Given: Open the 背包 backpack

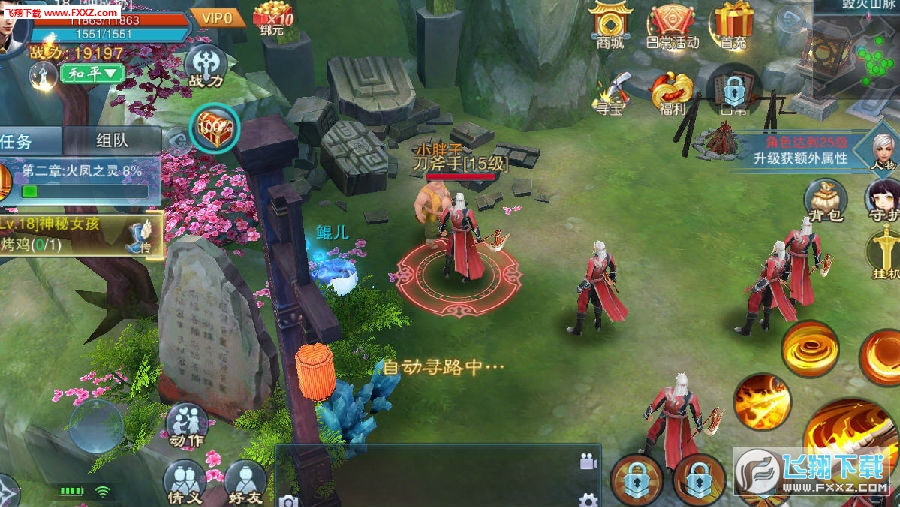Looking at the screenshot, I should 826,198.
